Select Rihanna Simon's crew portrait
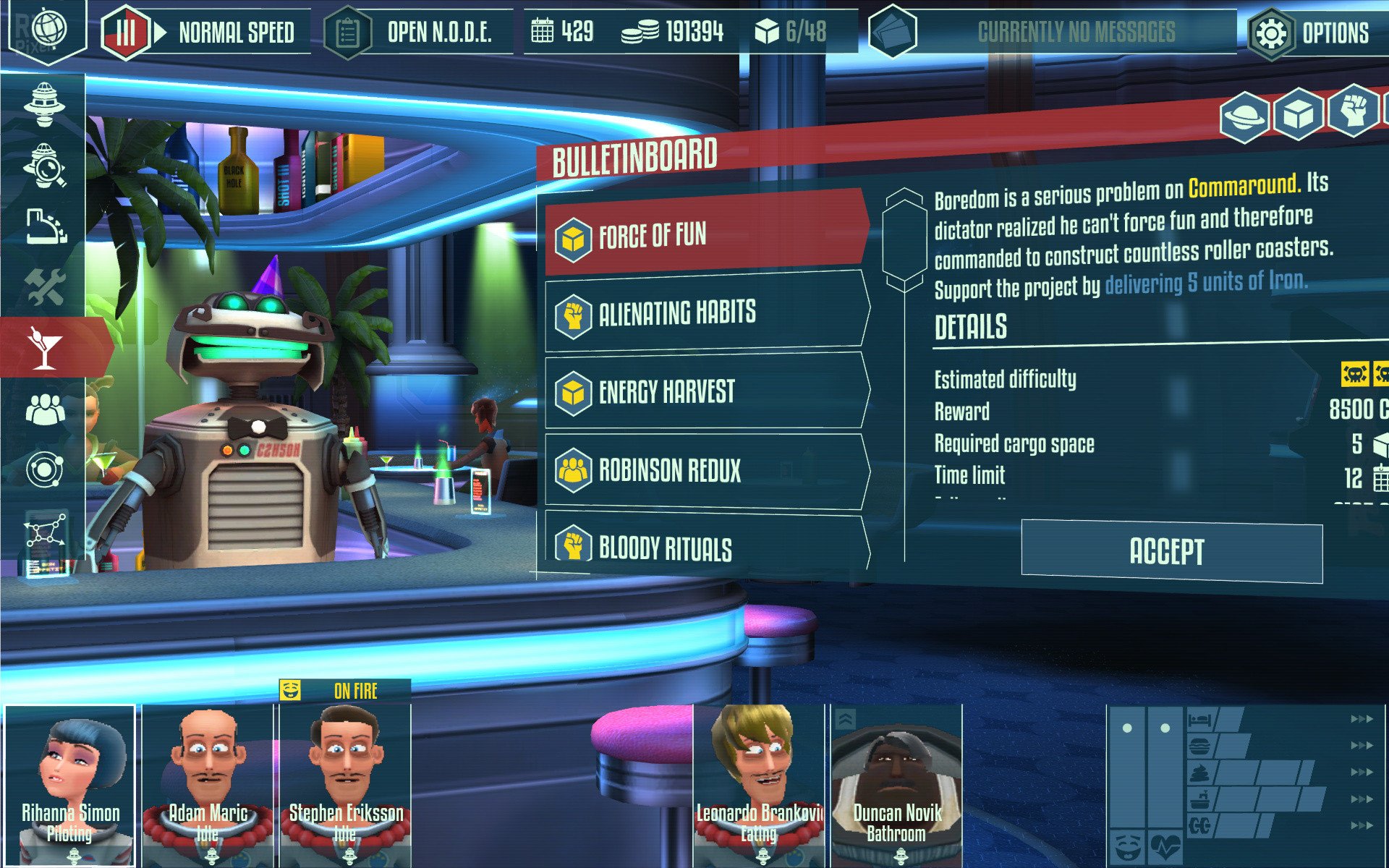 click(70, 785)
